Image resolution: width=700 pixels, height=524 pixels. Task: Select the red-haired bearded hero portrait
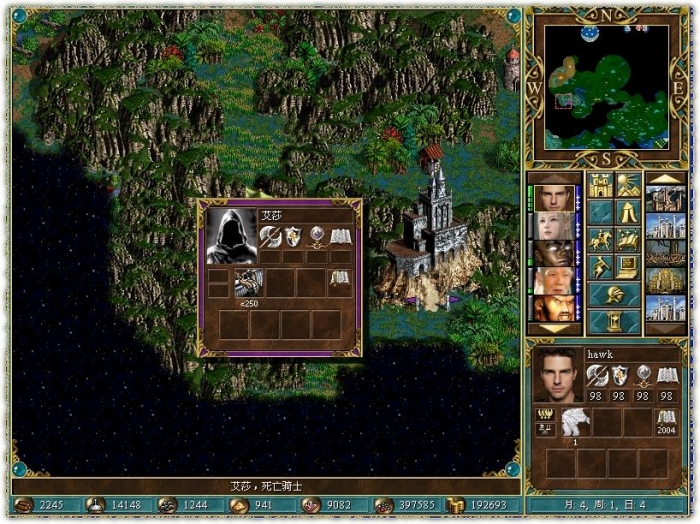(x=554, y=307)
